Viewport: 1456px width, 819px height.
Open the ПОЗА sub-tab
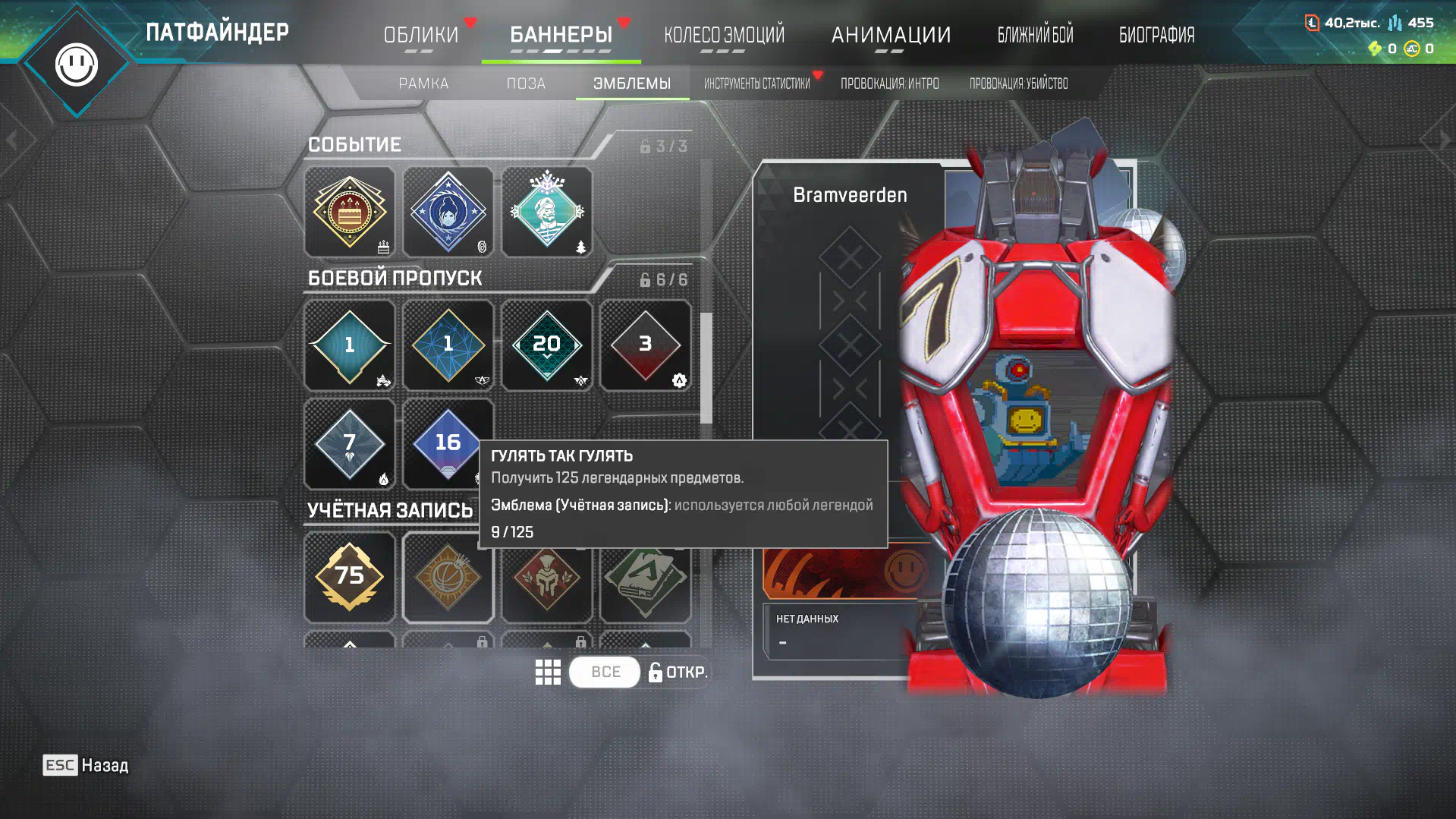[526, 83]
